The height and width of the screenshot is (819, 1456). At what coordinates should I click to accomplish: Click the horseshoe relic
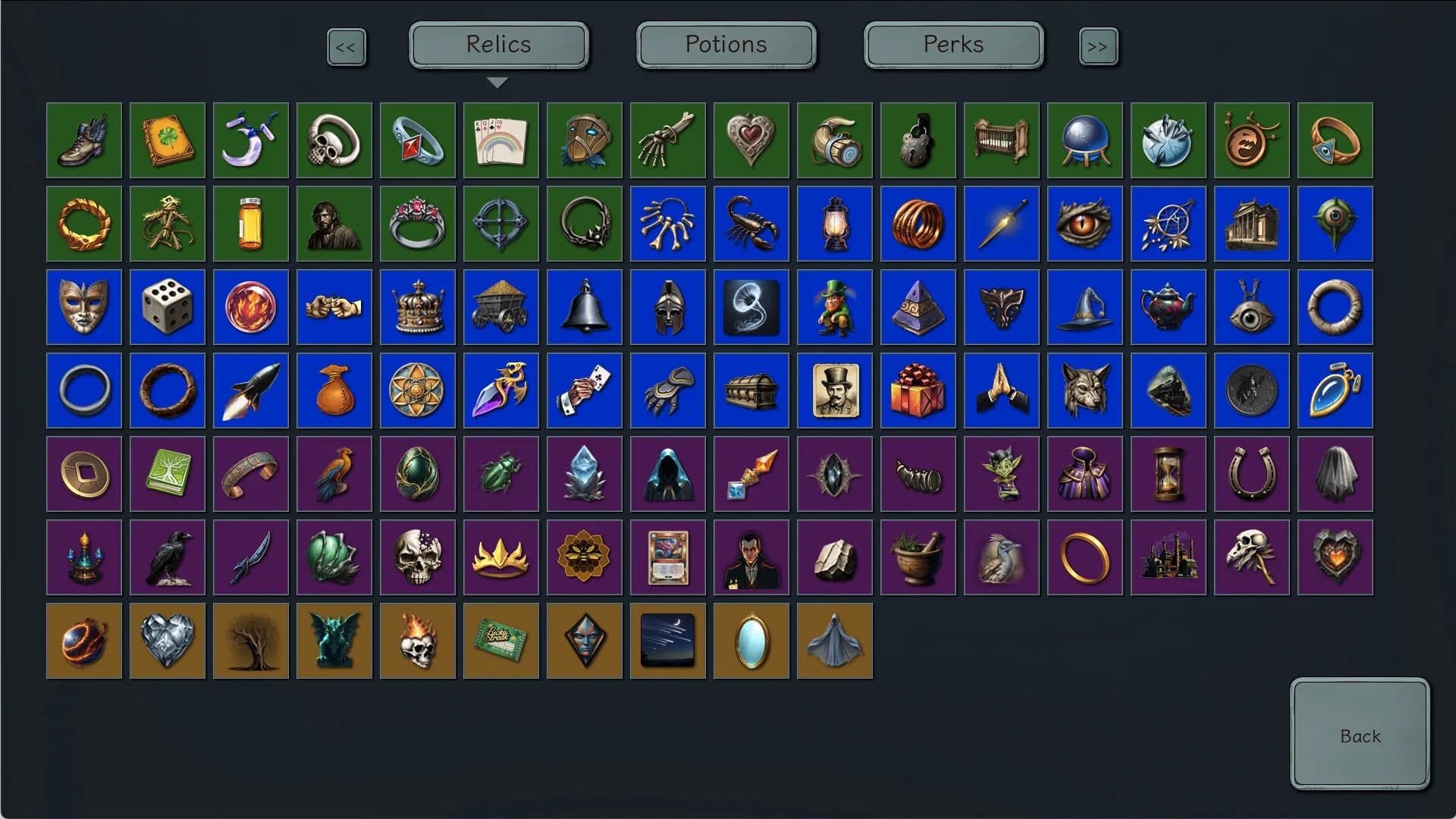tap(1251, 474)
